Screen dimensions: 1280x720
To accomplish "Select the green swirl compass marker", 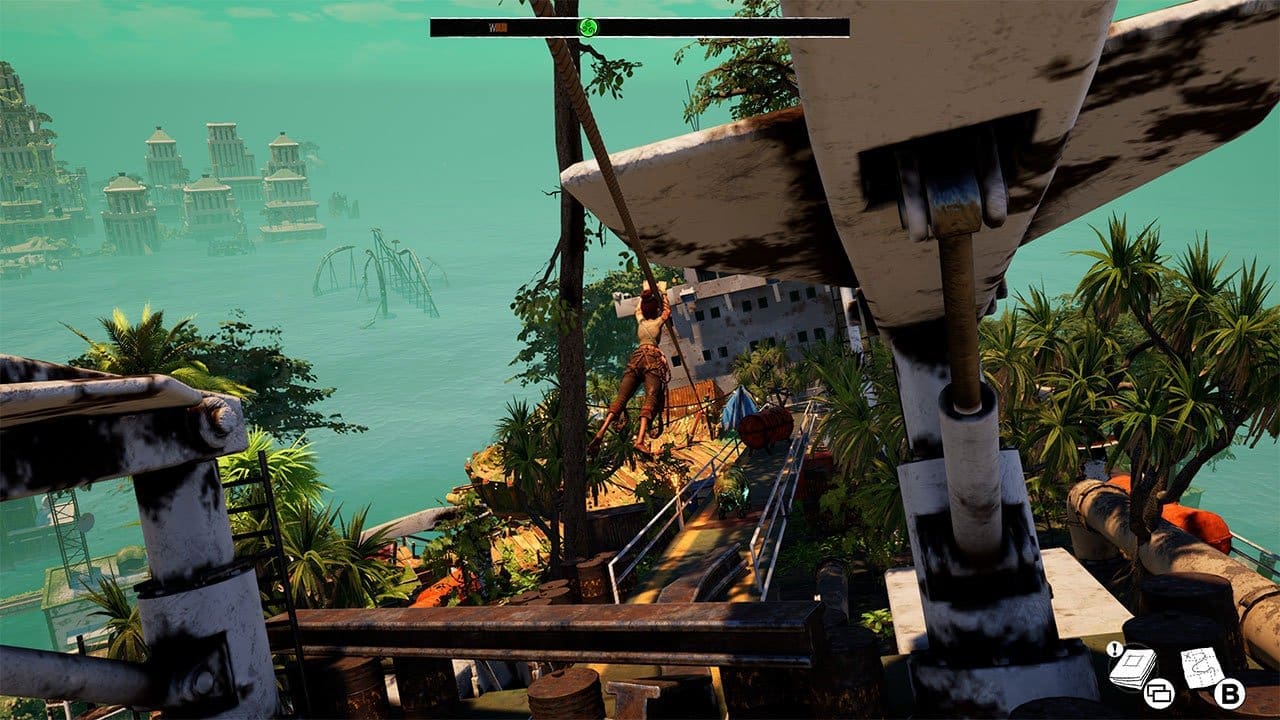I will [x=588, y=27].
